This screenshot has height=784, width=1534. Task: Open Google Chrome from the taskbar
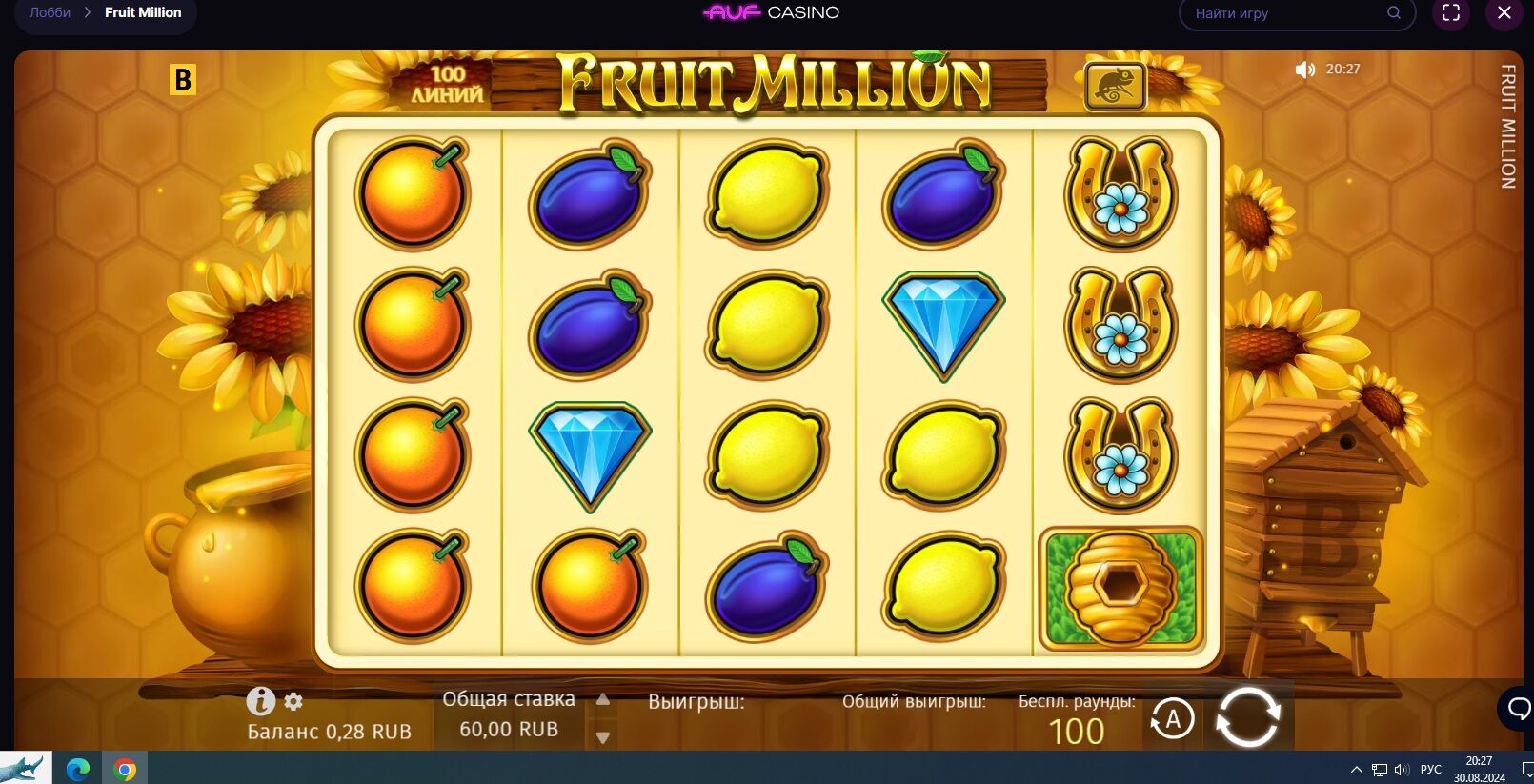tap(125, 769)
